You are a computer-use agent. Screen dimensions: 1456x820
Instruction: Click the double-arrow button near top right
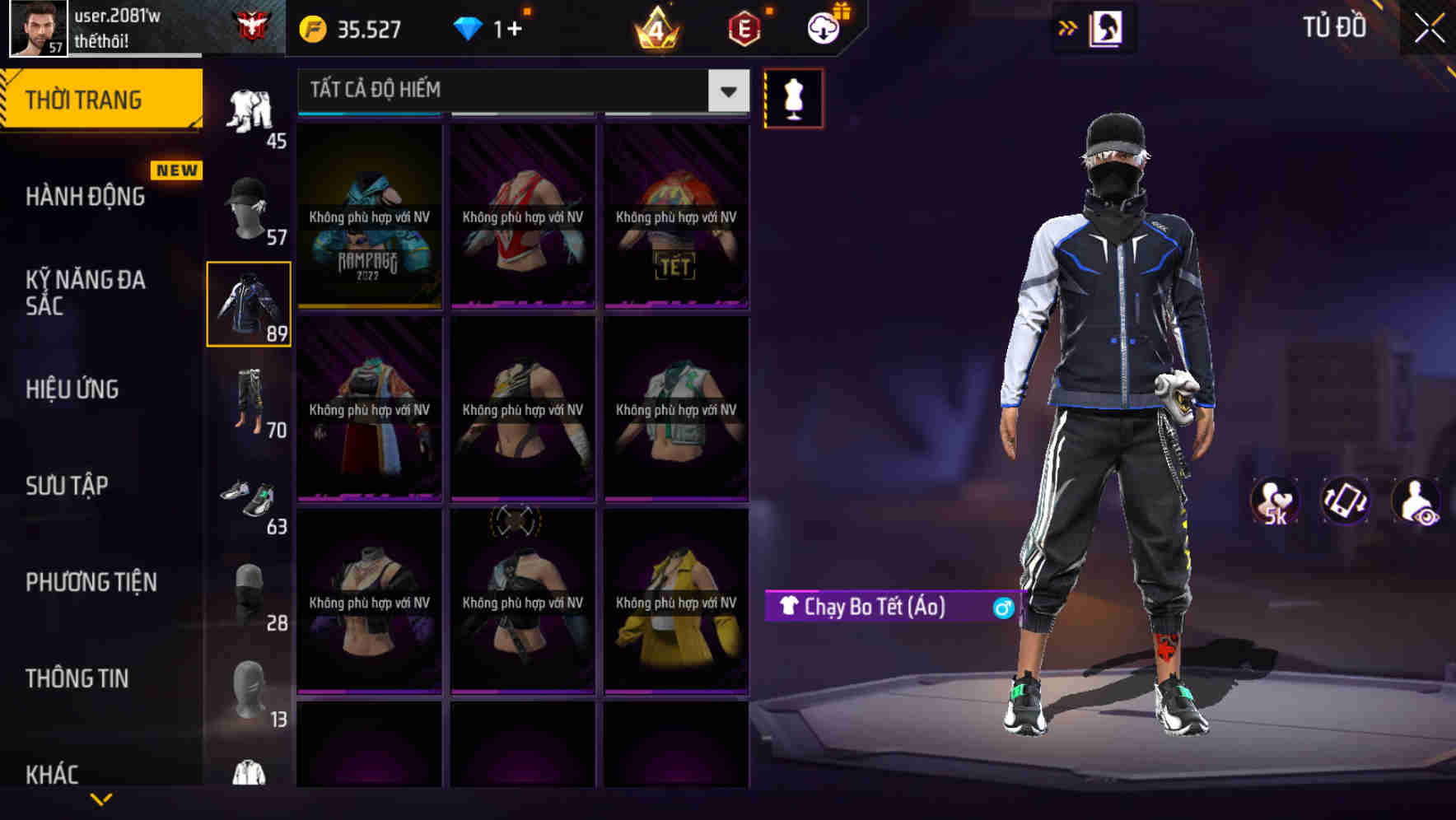[1068, 26]
